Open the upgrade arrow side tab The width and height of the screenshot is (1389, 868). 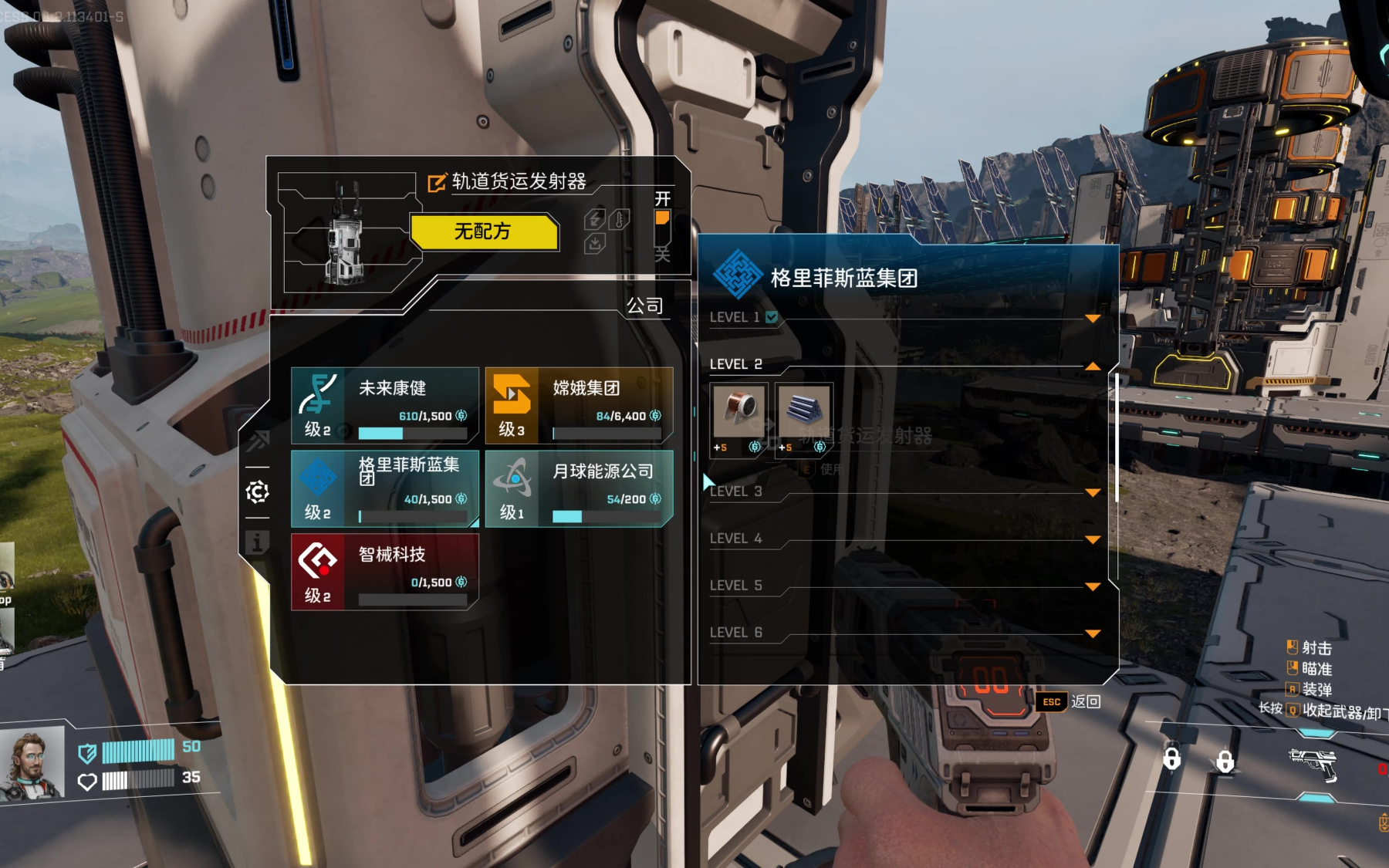pos(258,441)
